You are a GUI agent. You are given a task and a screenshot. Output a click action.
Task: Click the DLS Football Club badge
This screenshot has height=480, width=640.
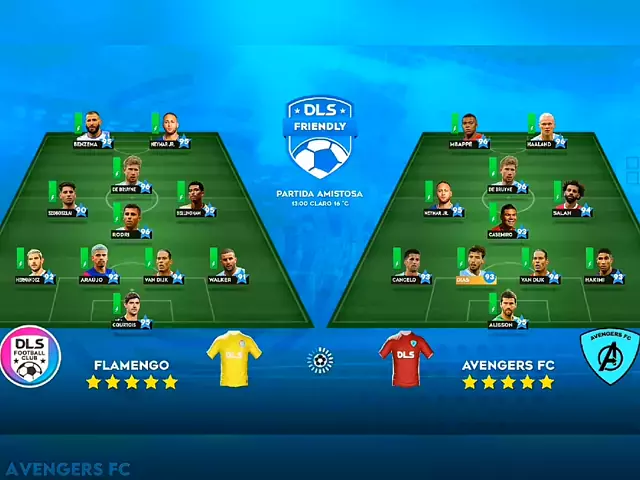[x=31, y=357]
